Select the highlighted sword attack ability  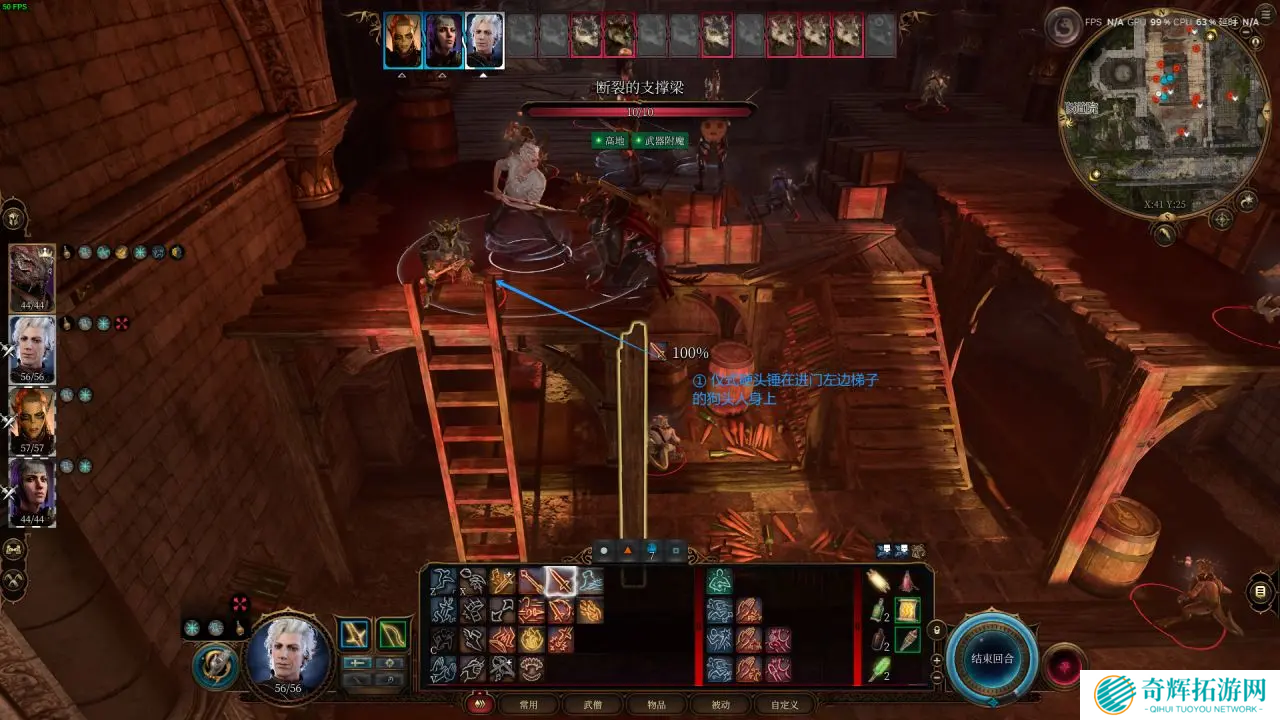click(x=560, y=581)
